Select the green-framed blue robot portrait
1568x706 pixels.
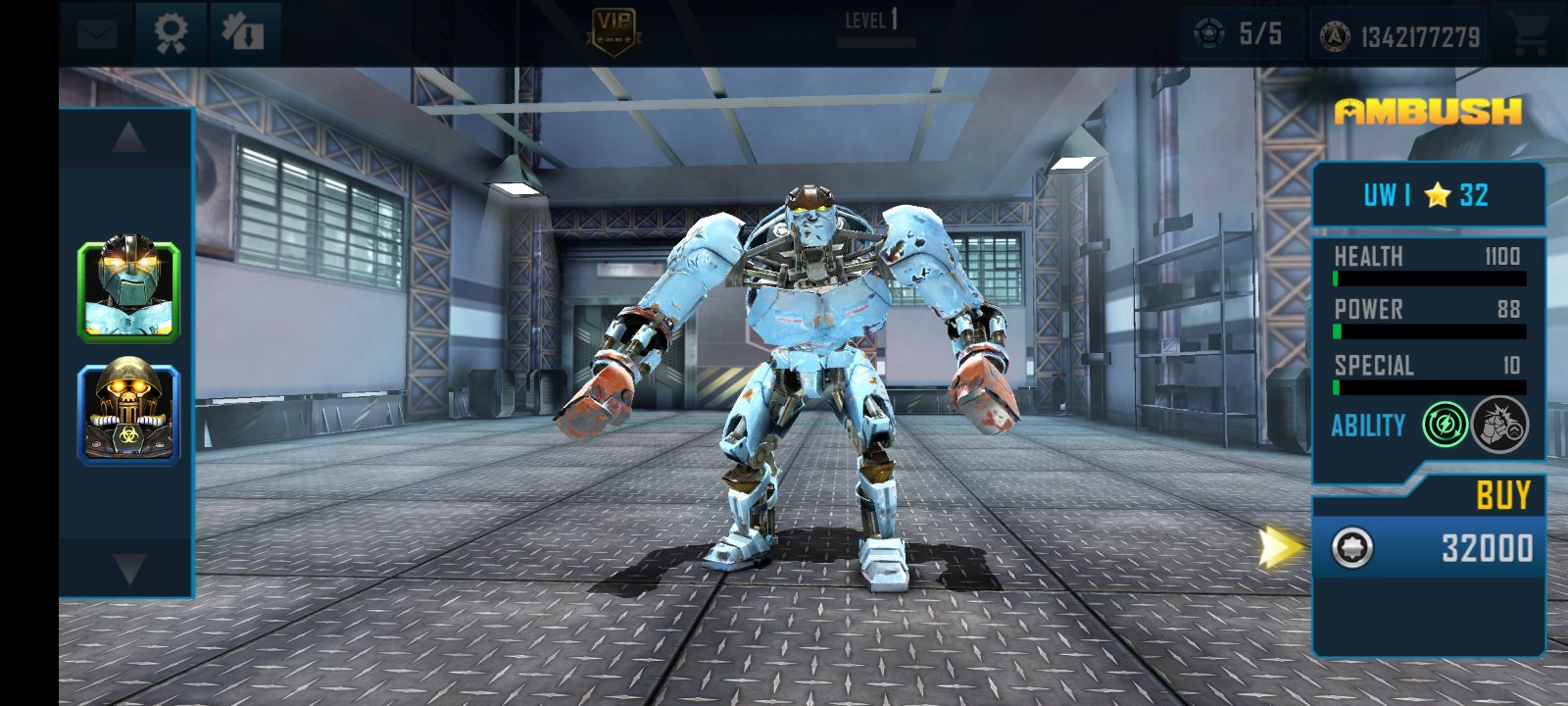pos(128,292)
